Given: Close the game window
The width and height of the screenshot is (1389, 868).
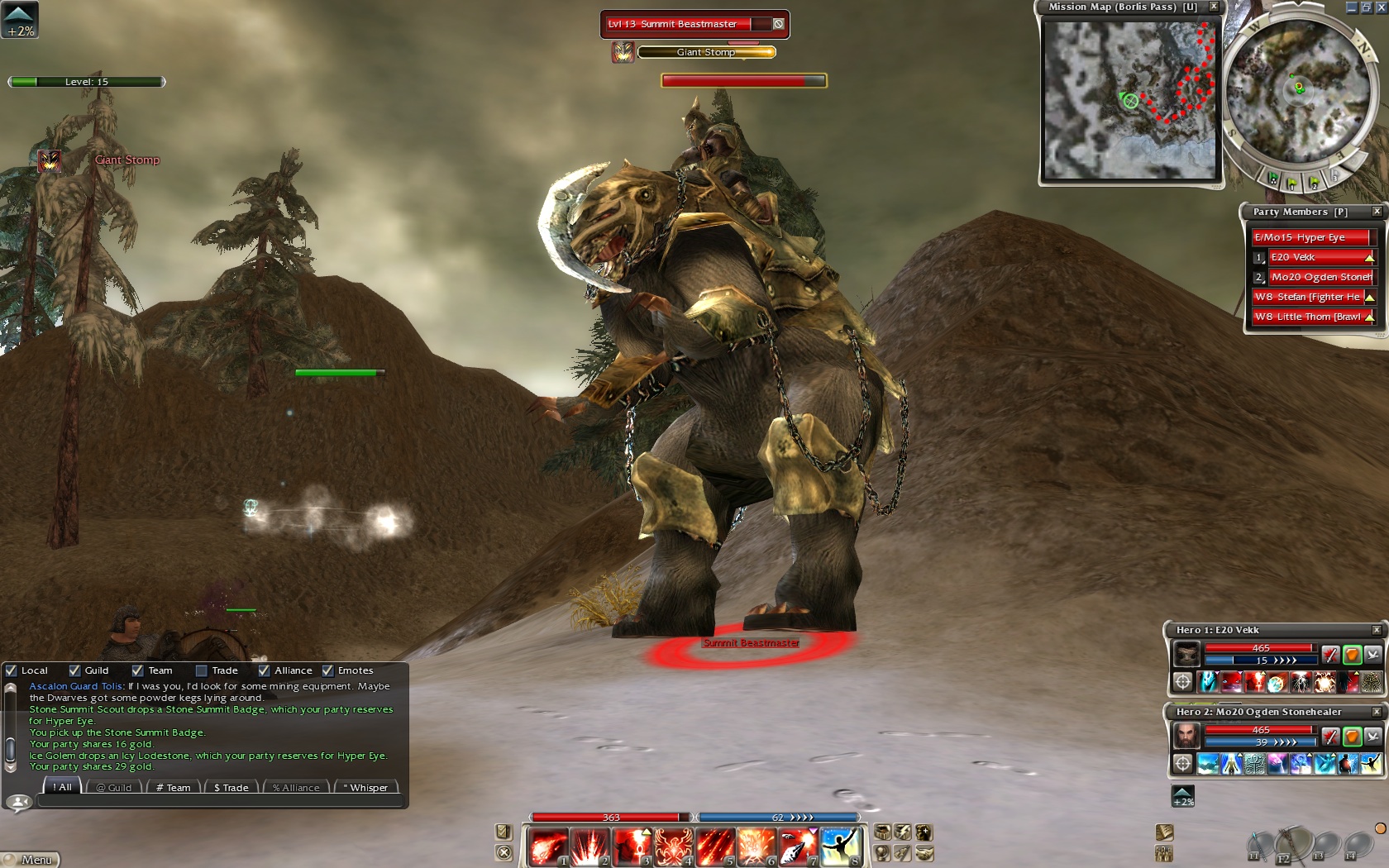Looking at the screenshot, I should 1381,7.
